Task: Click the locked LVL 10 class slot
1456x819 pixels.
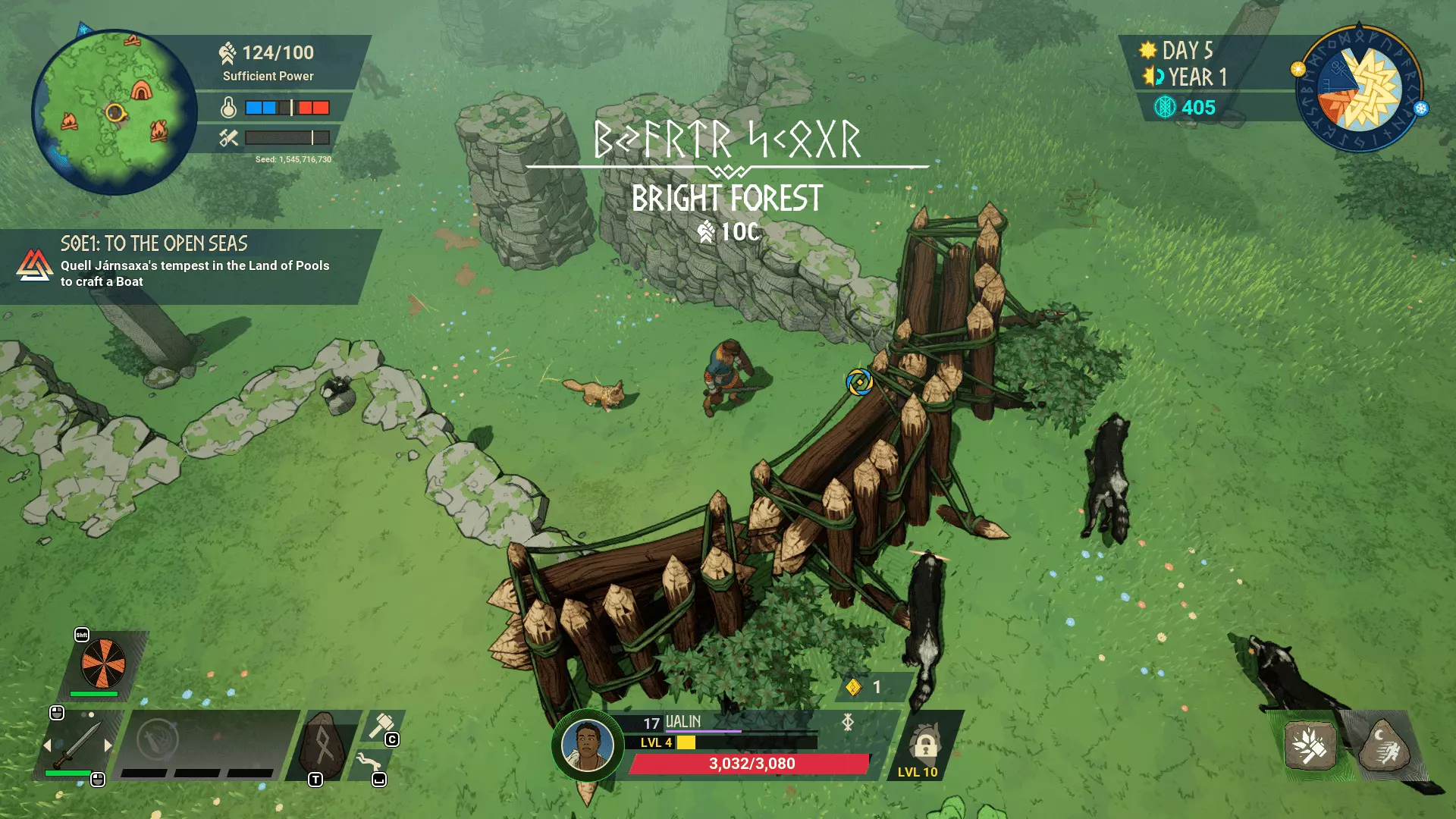Action: pyautogui.click(x=924, y=747)
